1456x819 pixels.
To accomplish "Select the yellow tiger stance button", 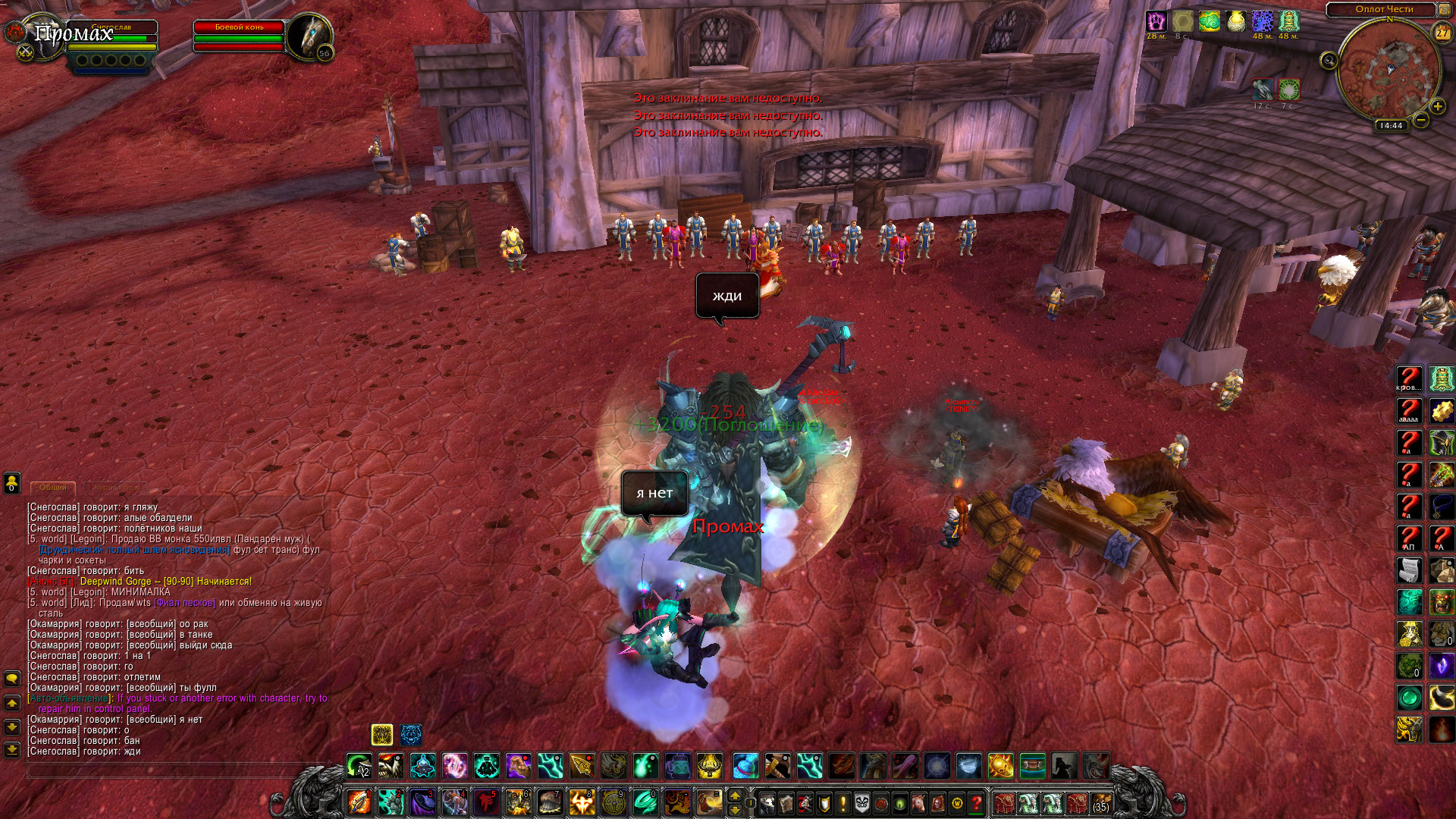I will click(x=382, y=734).
